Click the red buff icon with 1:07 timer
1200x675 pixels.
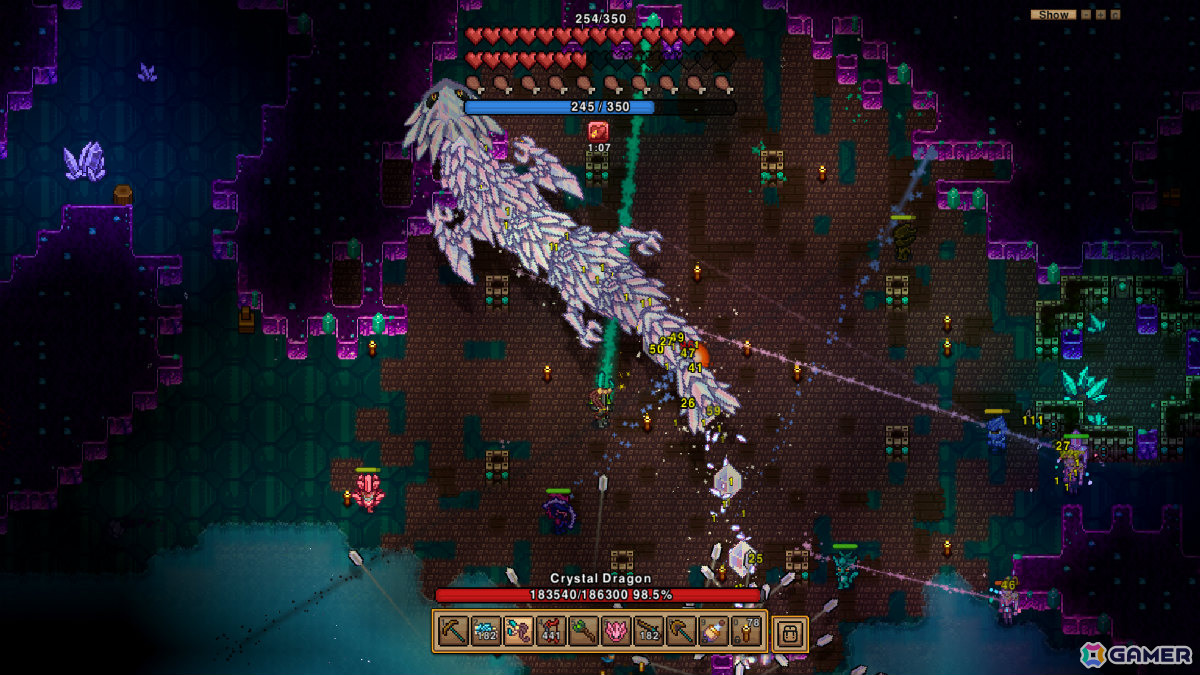(598, 130)
